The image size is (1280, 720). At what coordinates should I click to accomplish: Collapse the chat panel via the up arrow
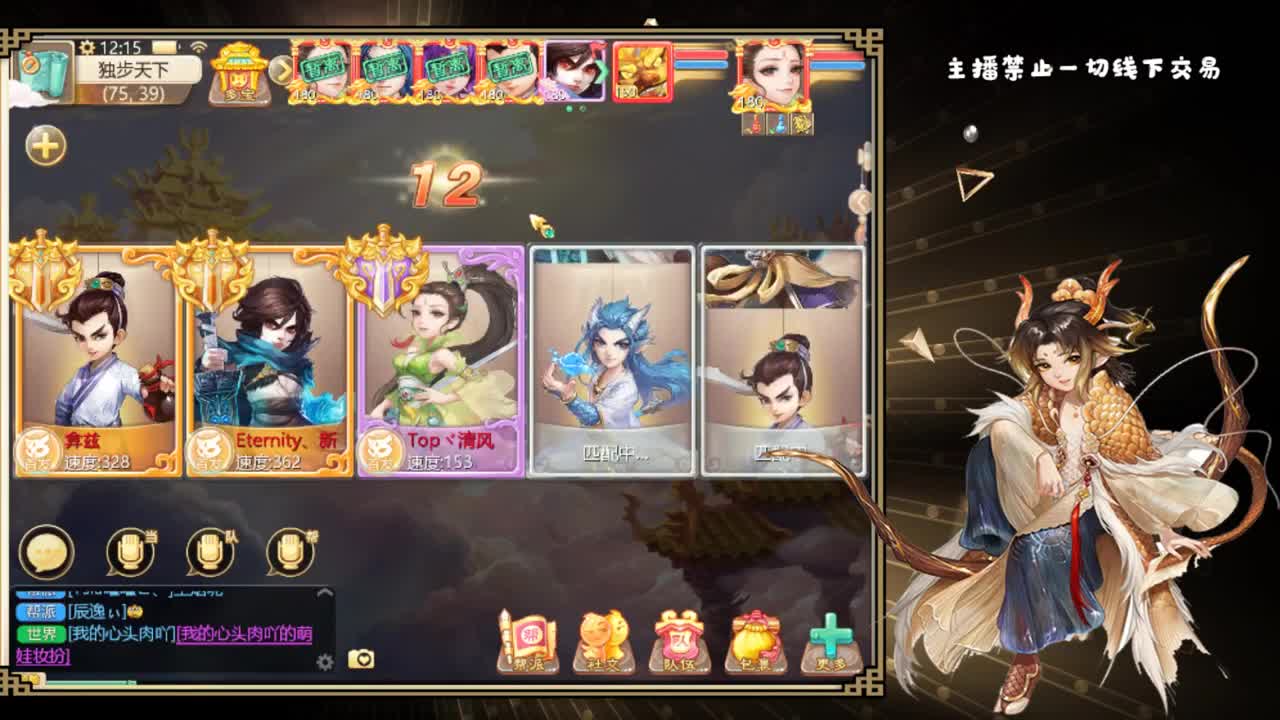point(323,592)
